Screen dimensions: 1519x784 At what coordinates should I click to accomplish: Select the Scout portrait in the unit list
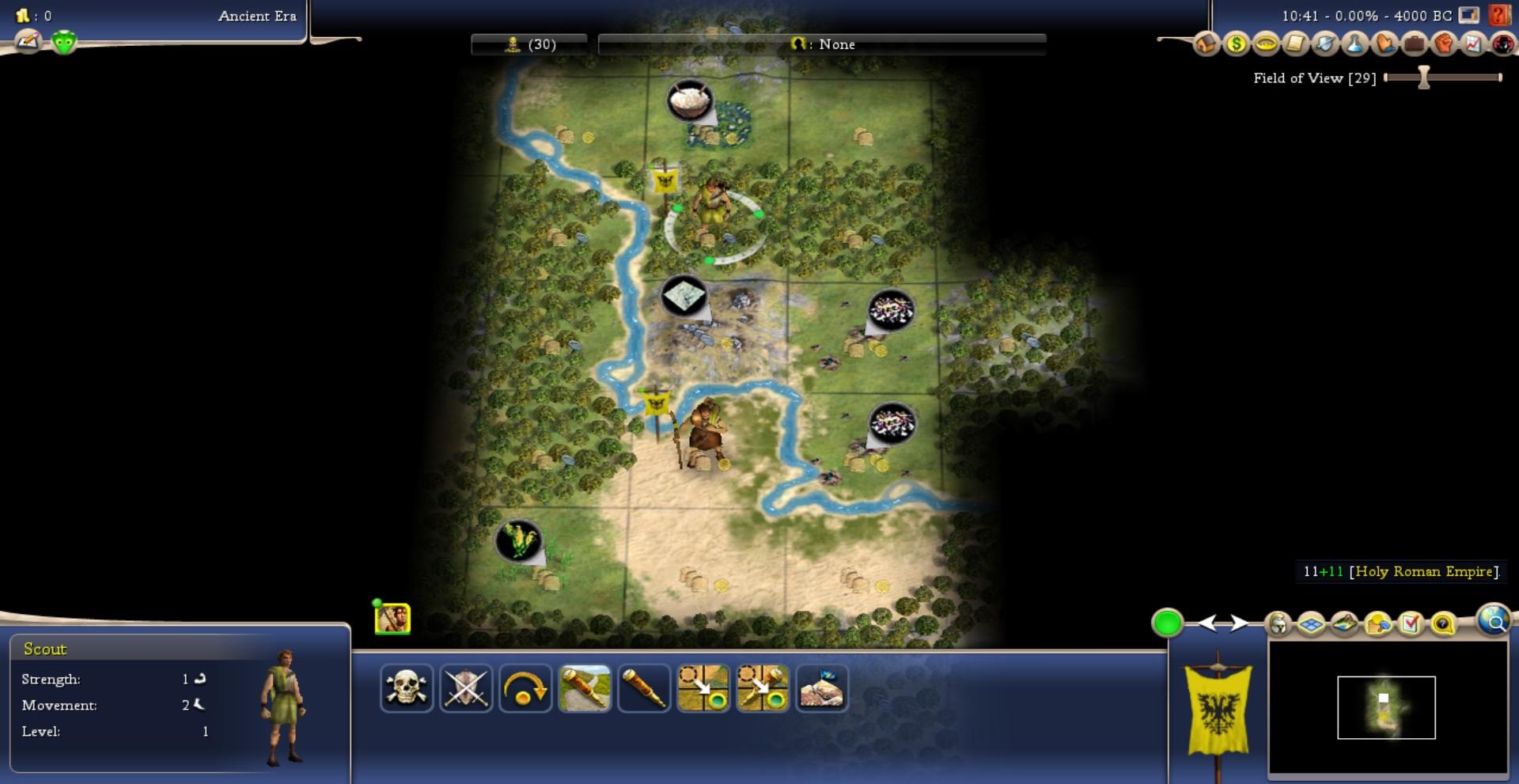(392, 619)
